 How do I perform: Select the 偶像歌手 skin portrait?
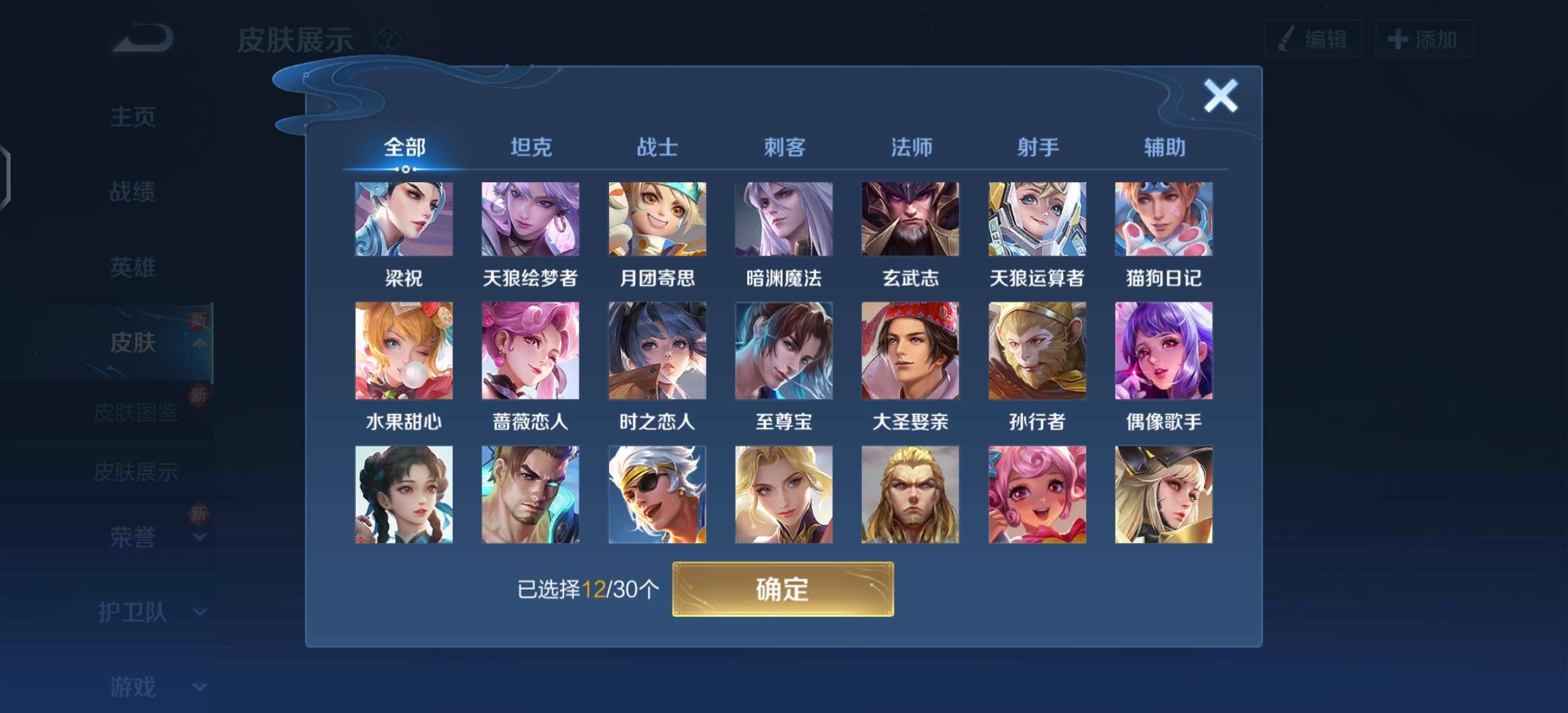[x=1163, y=351]
